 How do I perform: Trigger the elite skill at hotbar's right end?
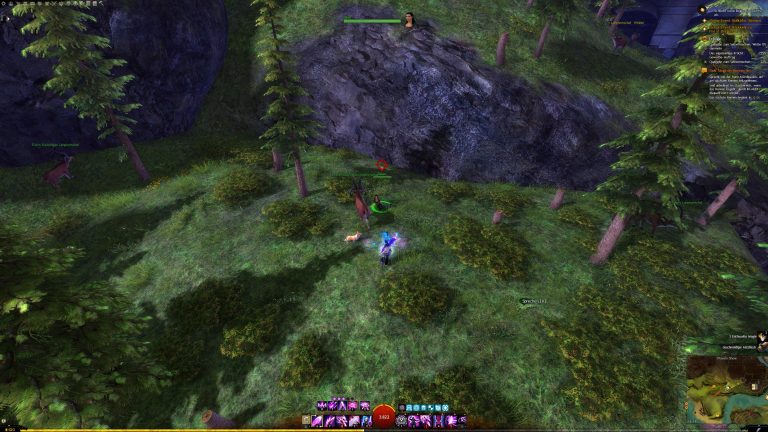click(462, 421)
